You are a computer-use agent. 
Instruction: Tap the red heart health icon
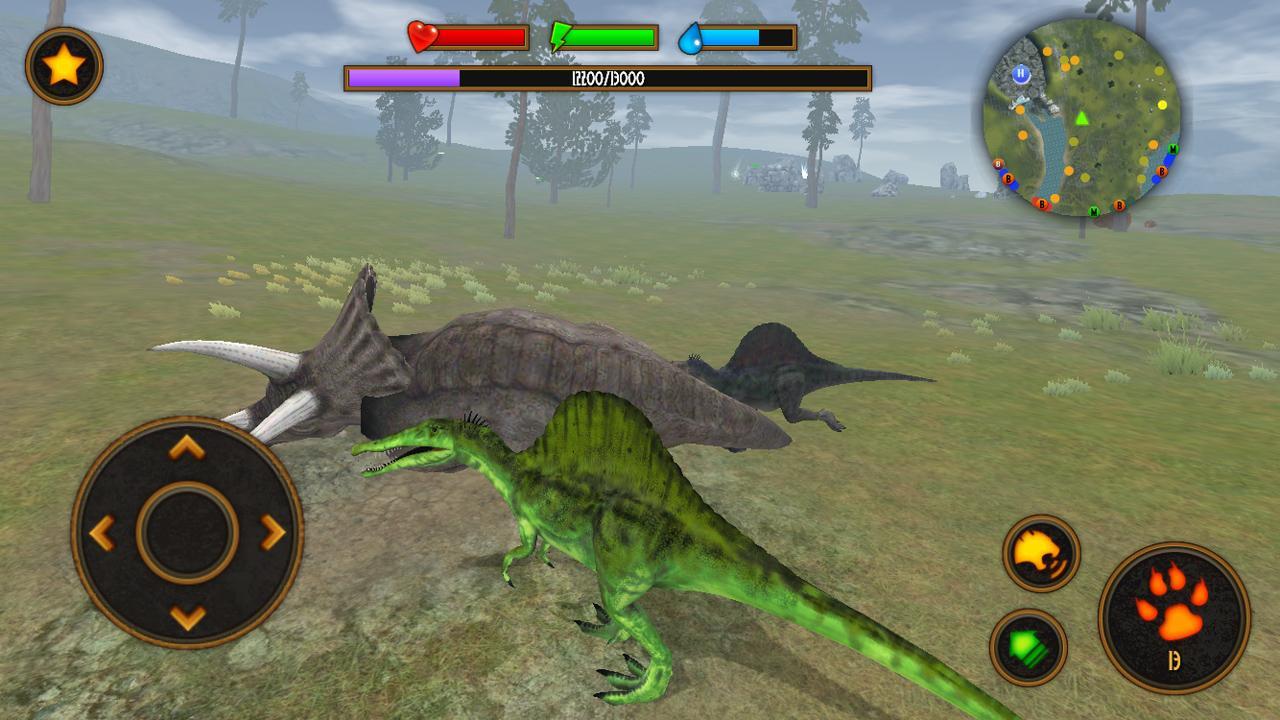(421, 38)
